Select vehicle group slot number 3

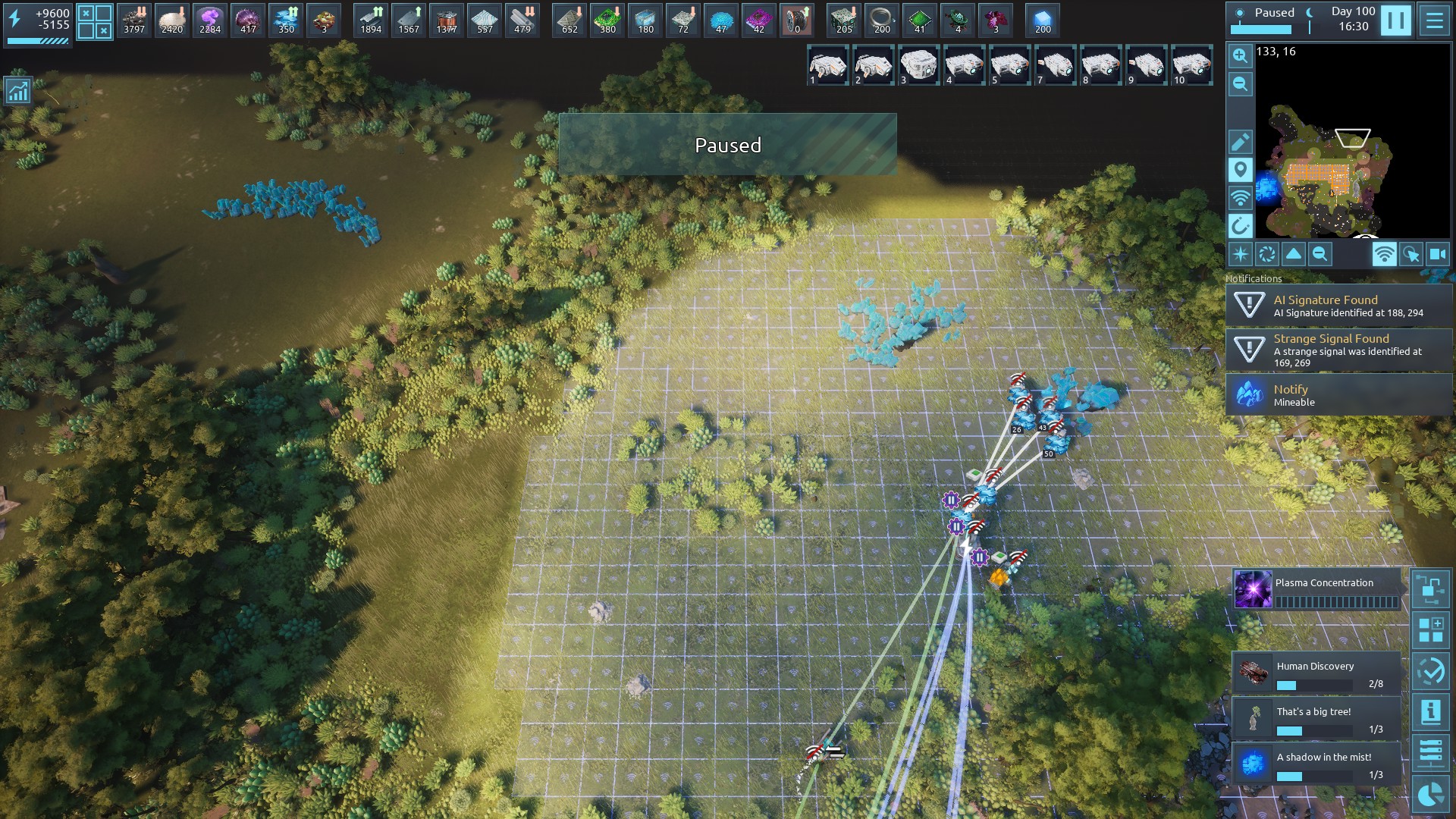918,66
